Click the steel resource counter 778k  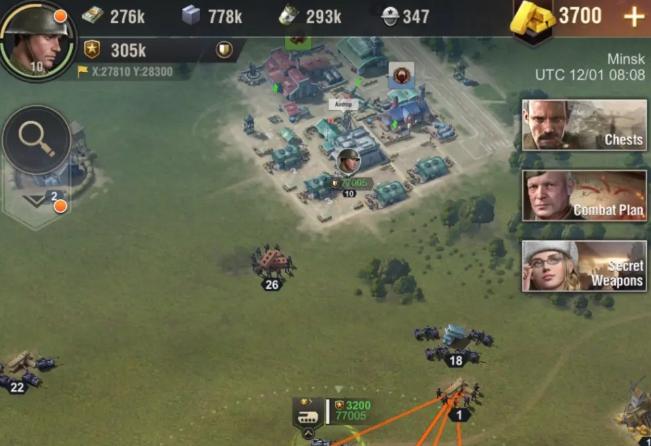[x=210, y=16]
